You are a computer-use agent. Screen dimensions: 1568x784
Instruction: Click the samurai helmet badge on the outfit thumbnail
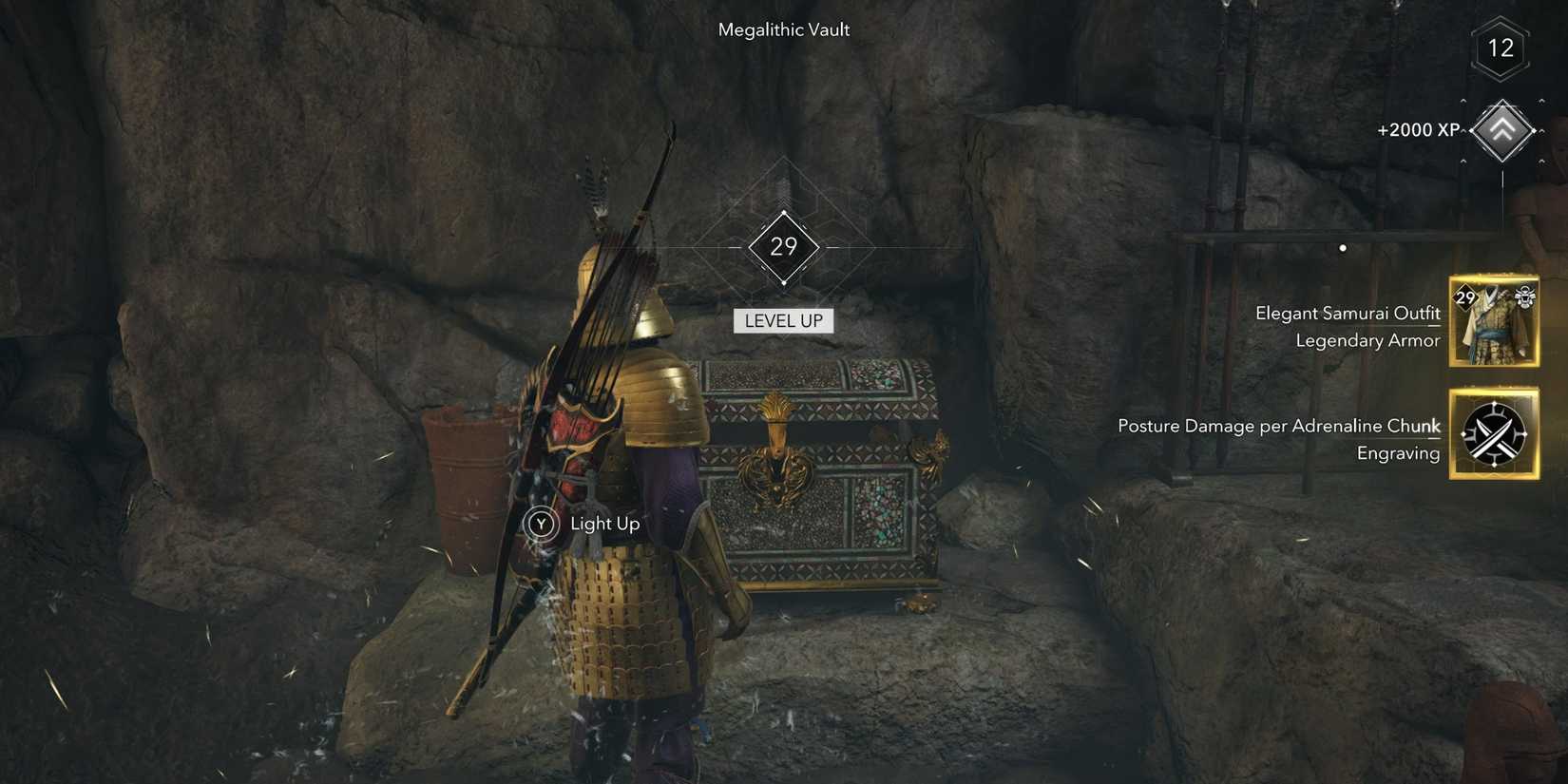click(x=1524, y=296)
